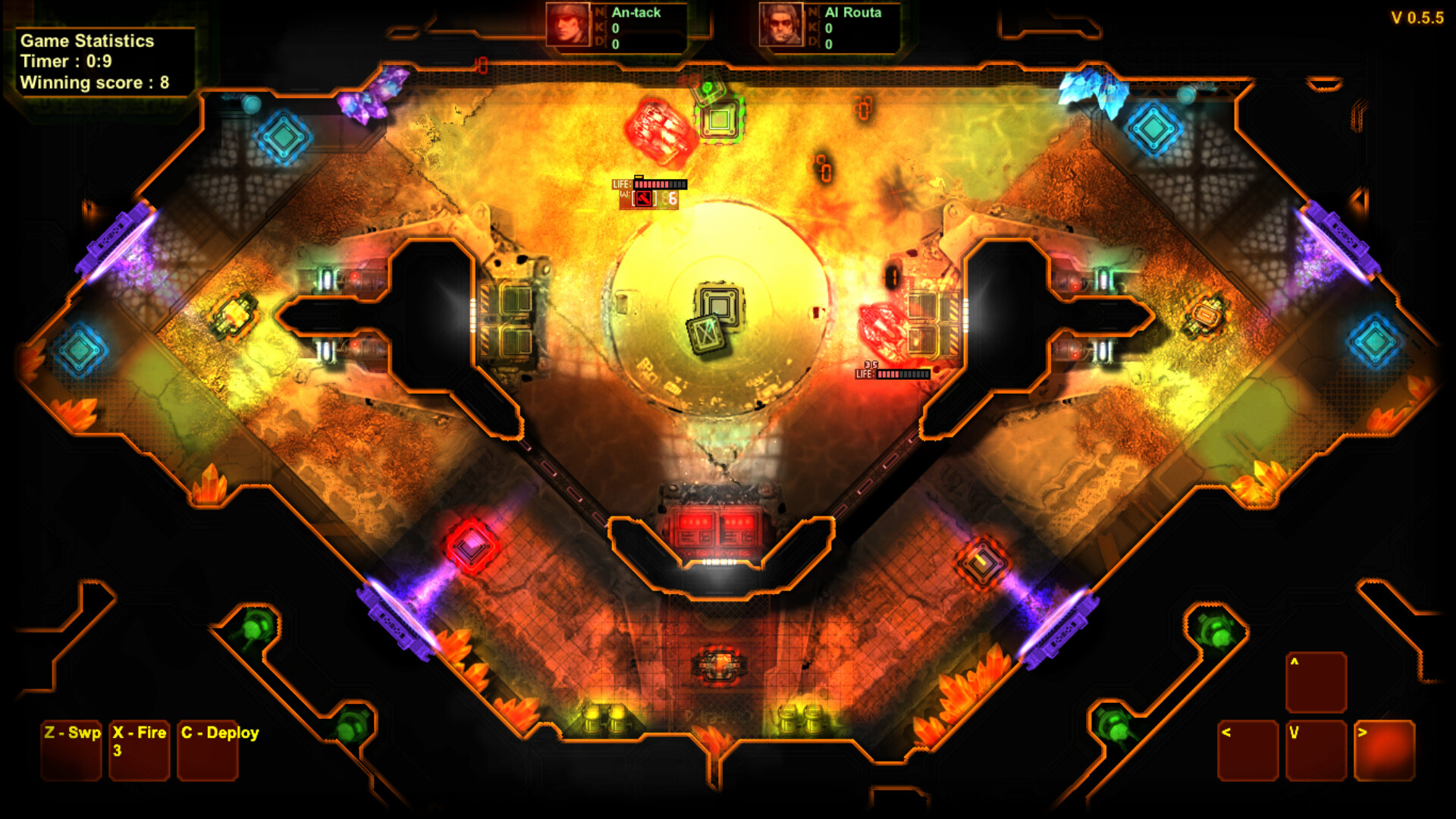Viewport: 1456px width, 819px height.
Task: Select the Al Routa player portrait icon
Action: tap(781, 25)
